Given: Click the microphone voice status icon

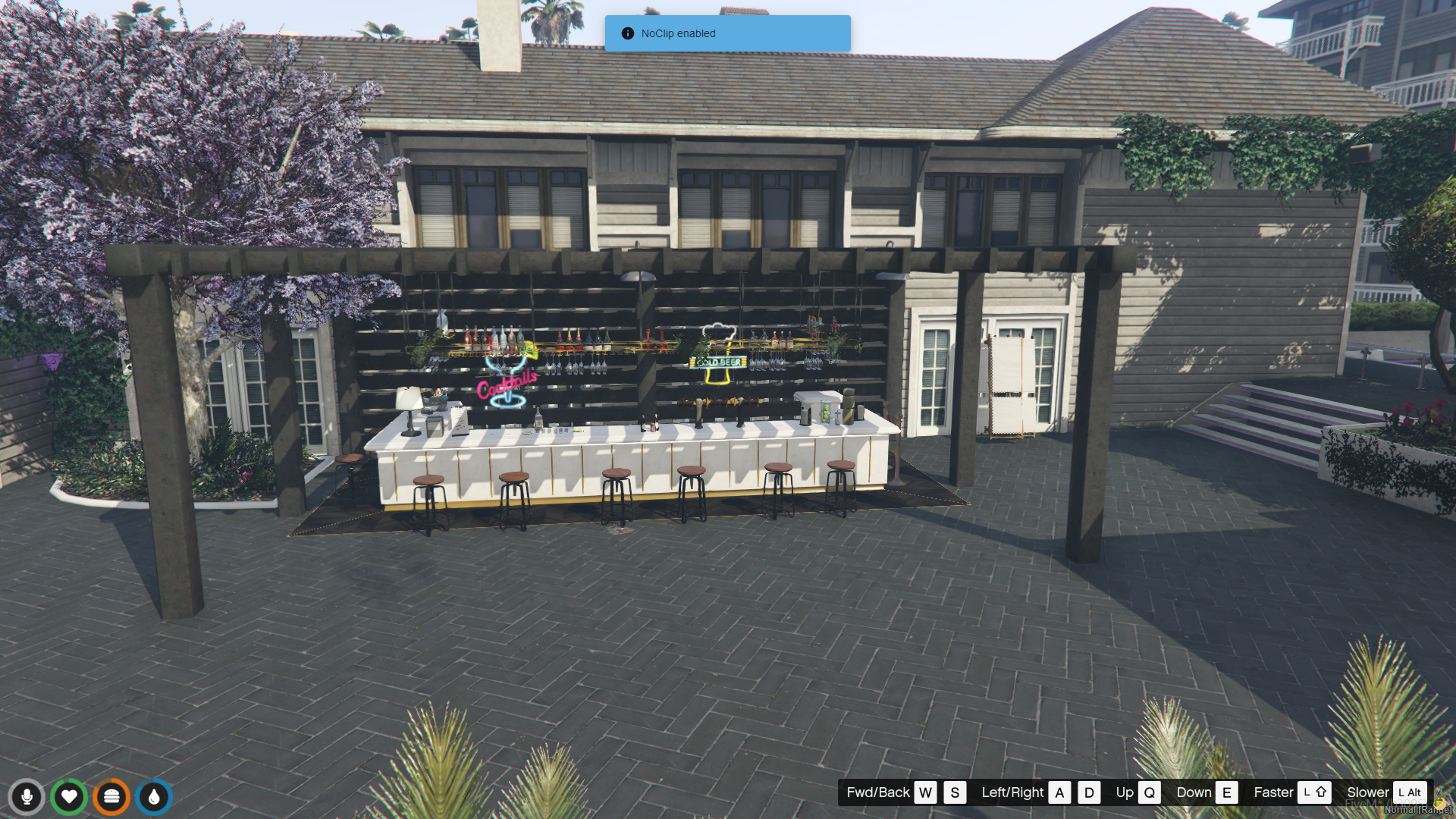Looking at the screenshot, I should [27, 797].
